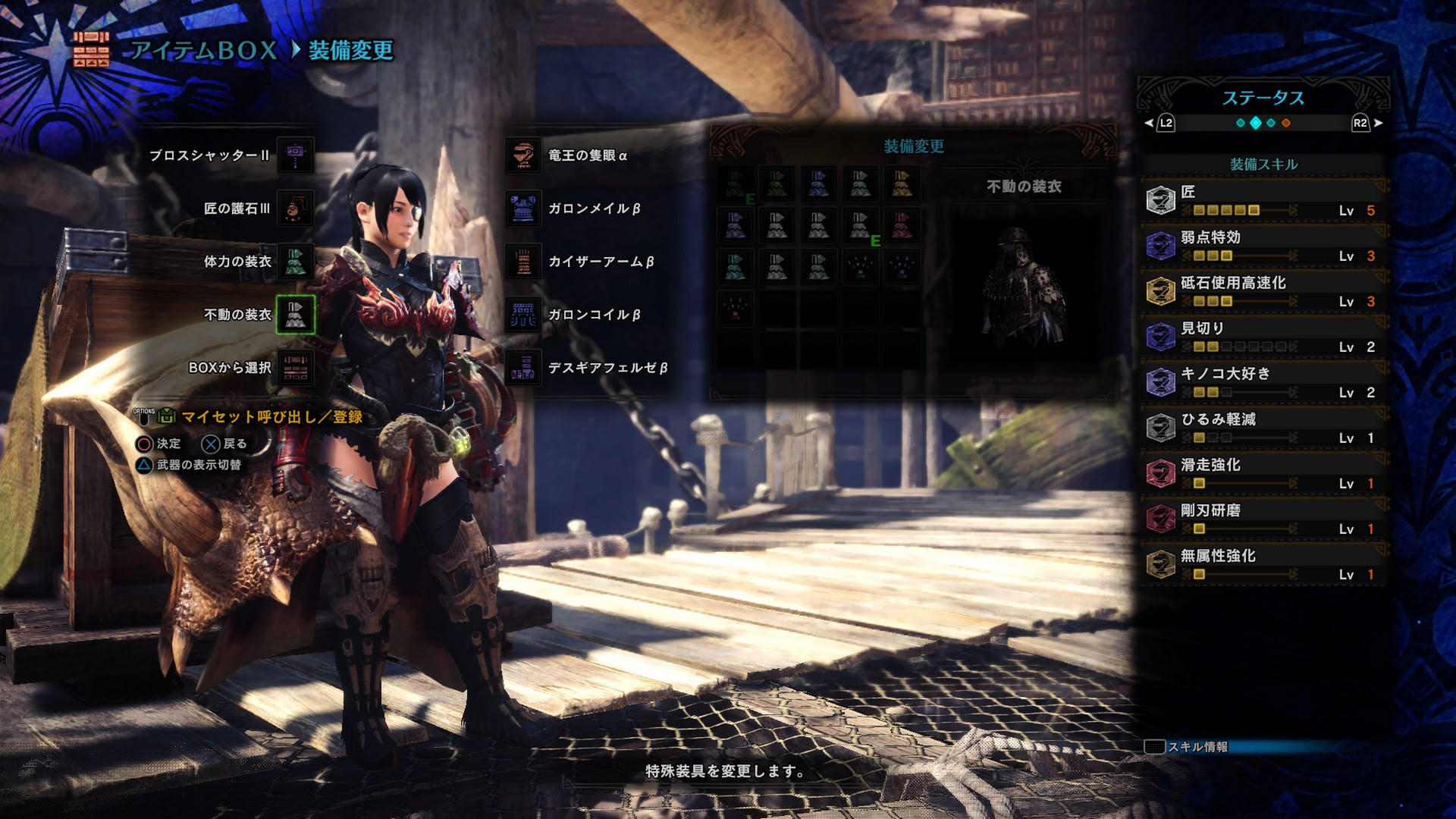
Task: Select the ガロンメイルβ chest armor icon
Action: (x=525, y=209)
